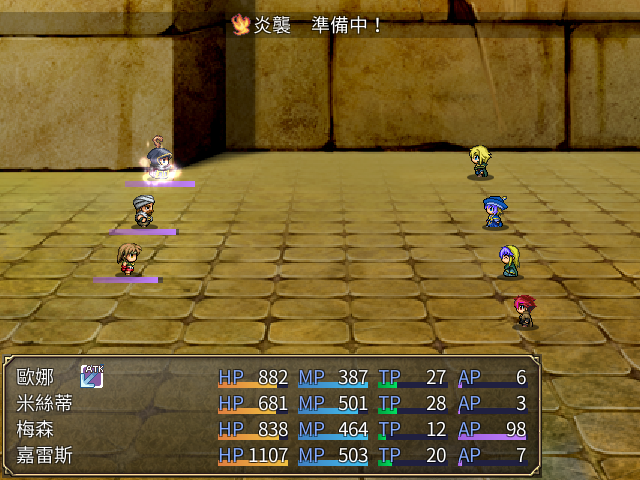640x480 pixels.
Task: Choose 梅森's row in the party list
Action: click(x=36, y=431)
